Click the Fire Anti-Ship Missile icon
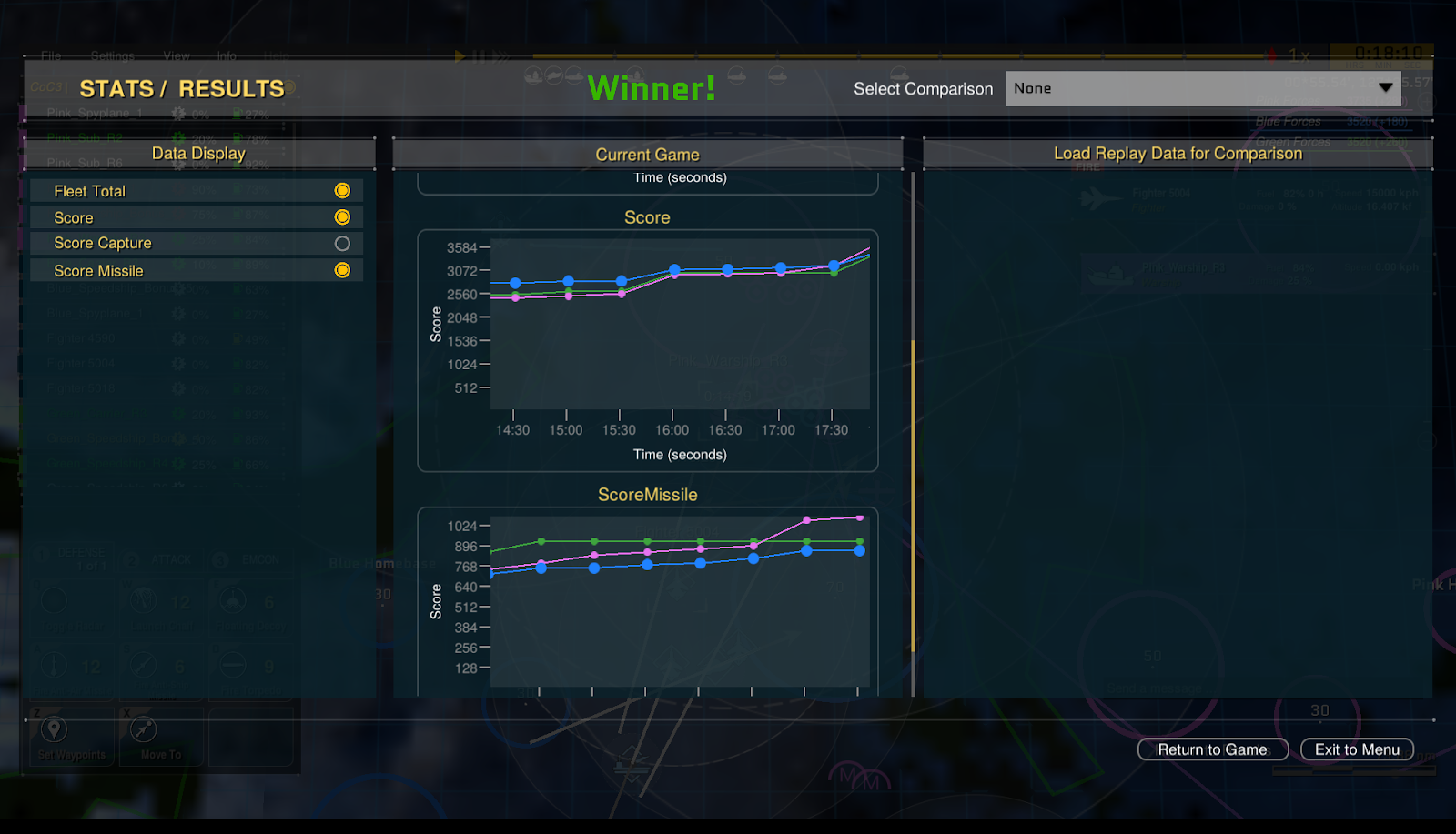Viewport: 1456px width, 834px height. (143, 665)
